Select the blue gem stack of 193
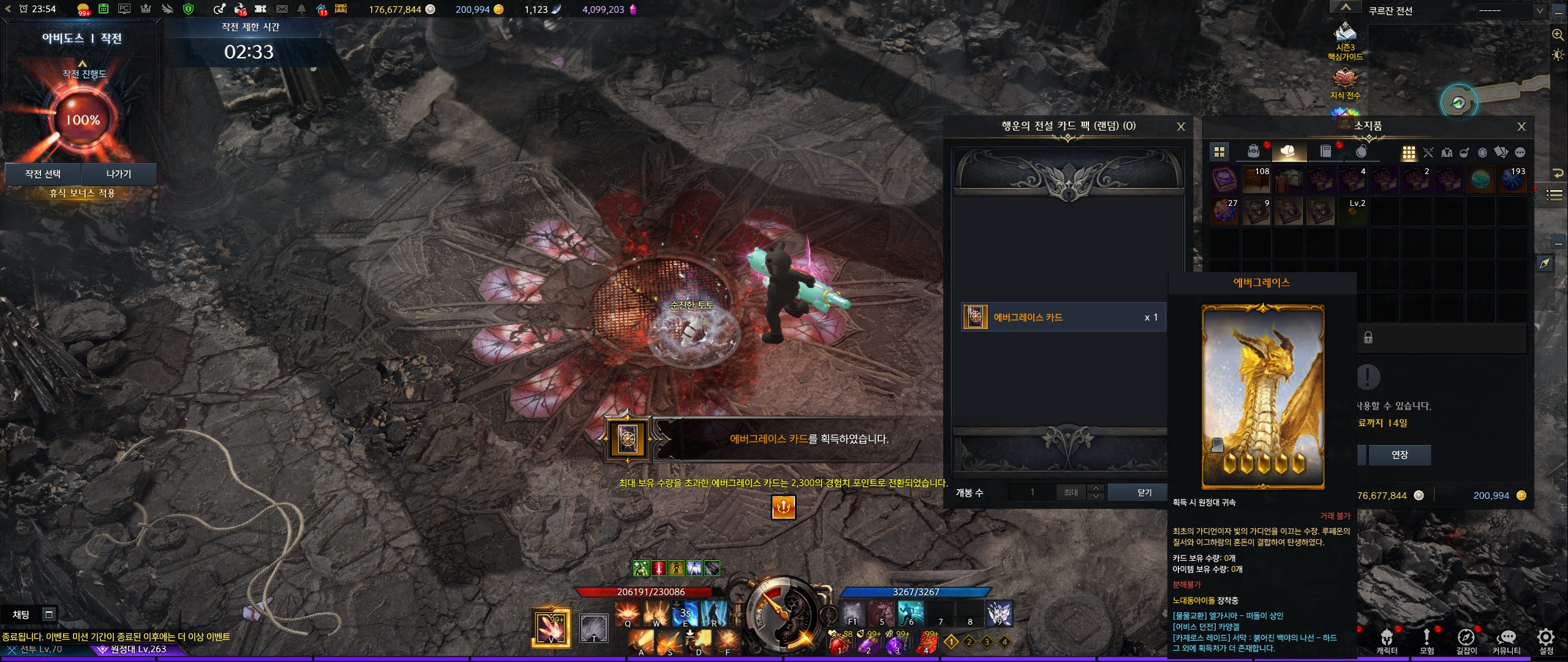Image resolution: width=1568 pixels, height=662 pixels. pos(1512,180)
